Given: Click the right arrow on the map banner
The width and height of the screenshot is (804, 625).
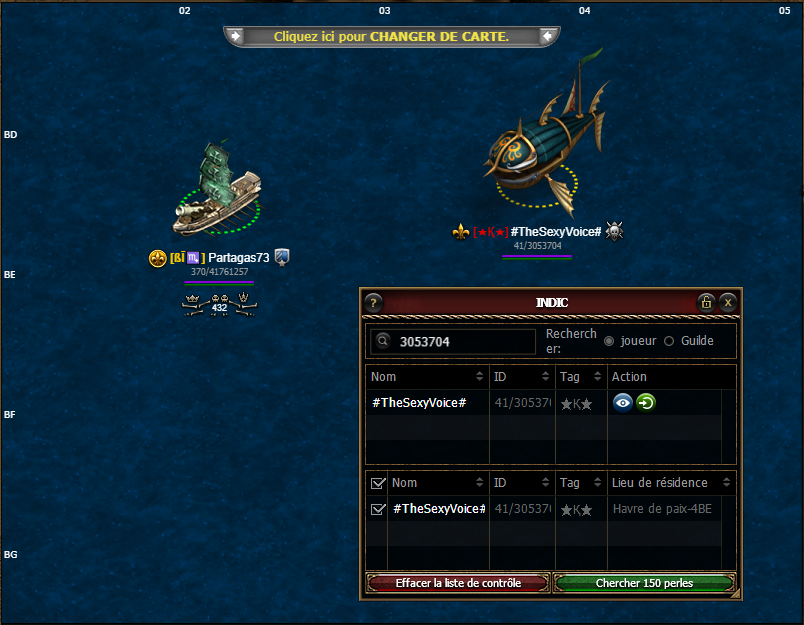Looking at the screenshot, I should pos(547,36).
